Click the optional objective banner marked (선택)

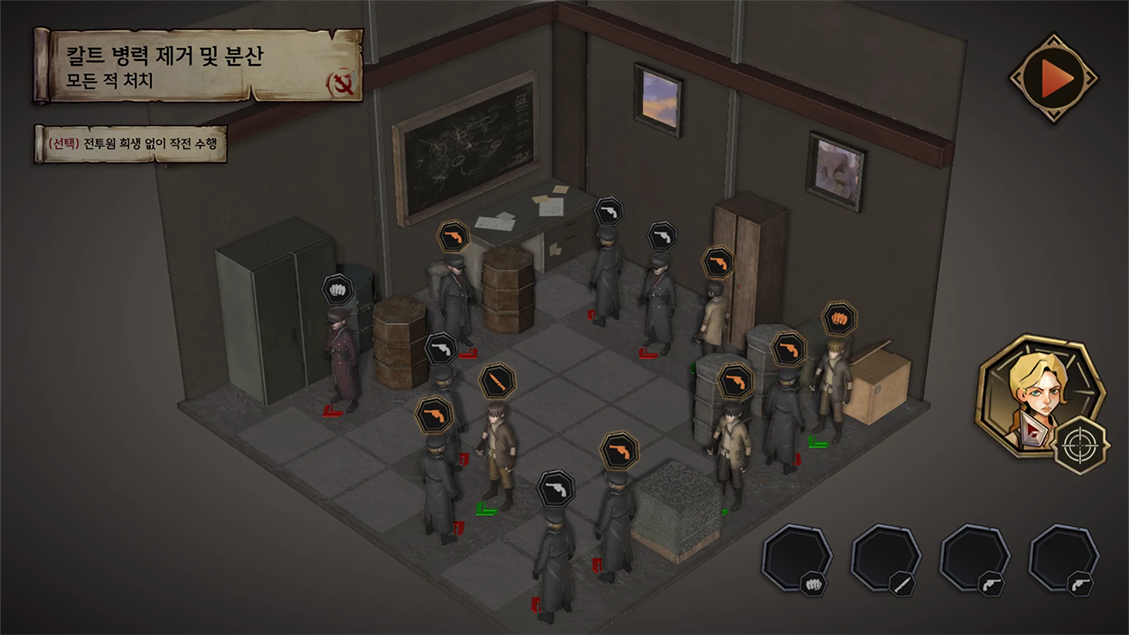pos(131,144)
